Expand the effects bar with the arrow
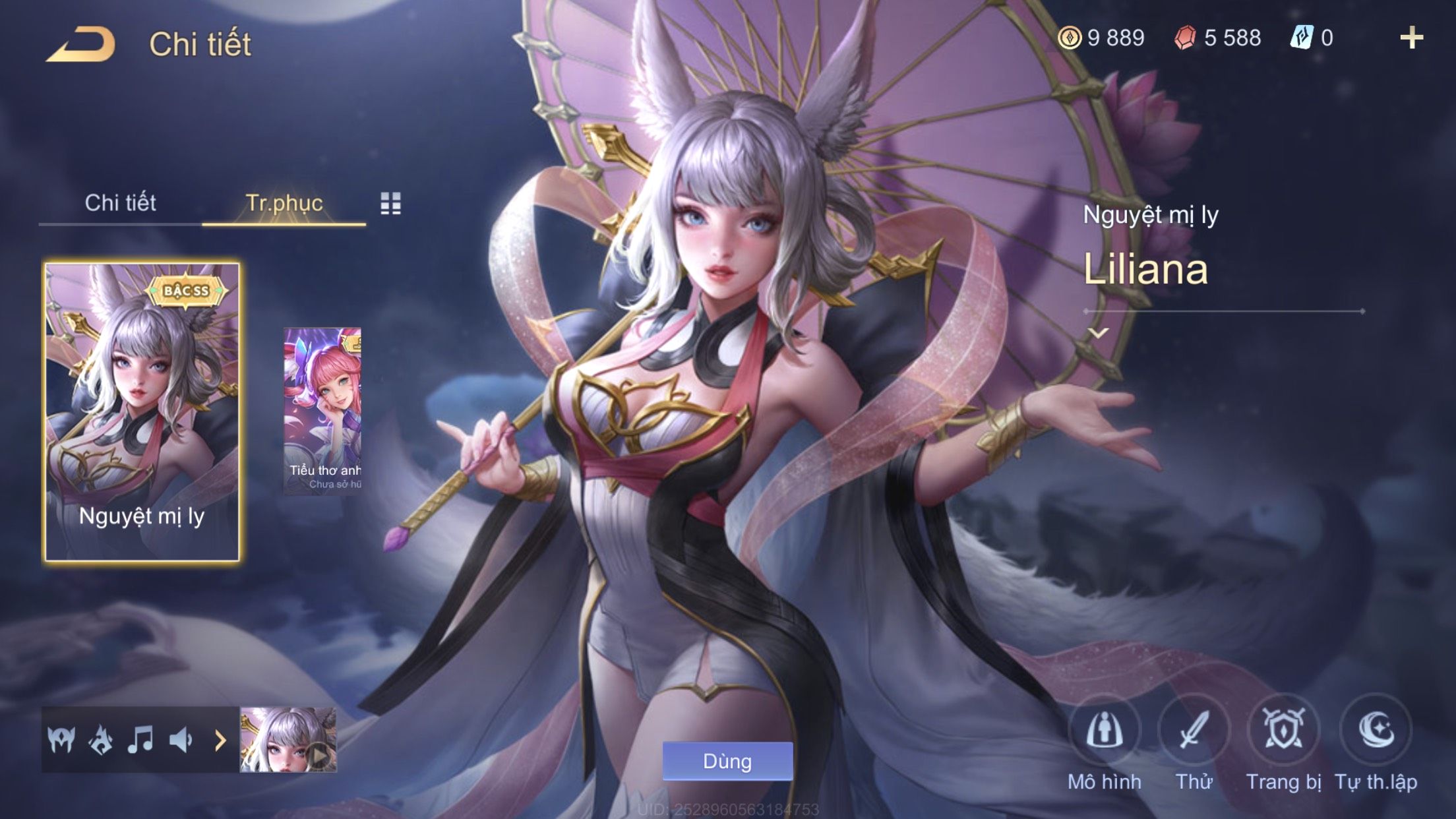Screen dimensions: 1456x819 [220, 741]
